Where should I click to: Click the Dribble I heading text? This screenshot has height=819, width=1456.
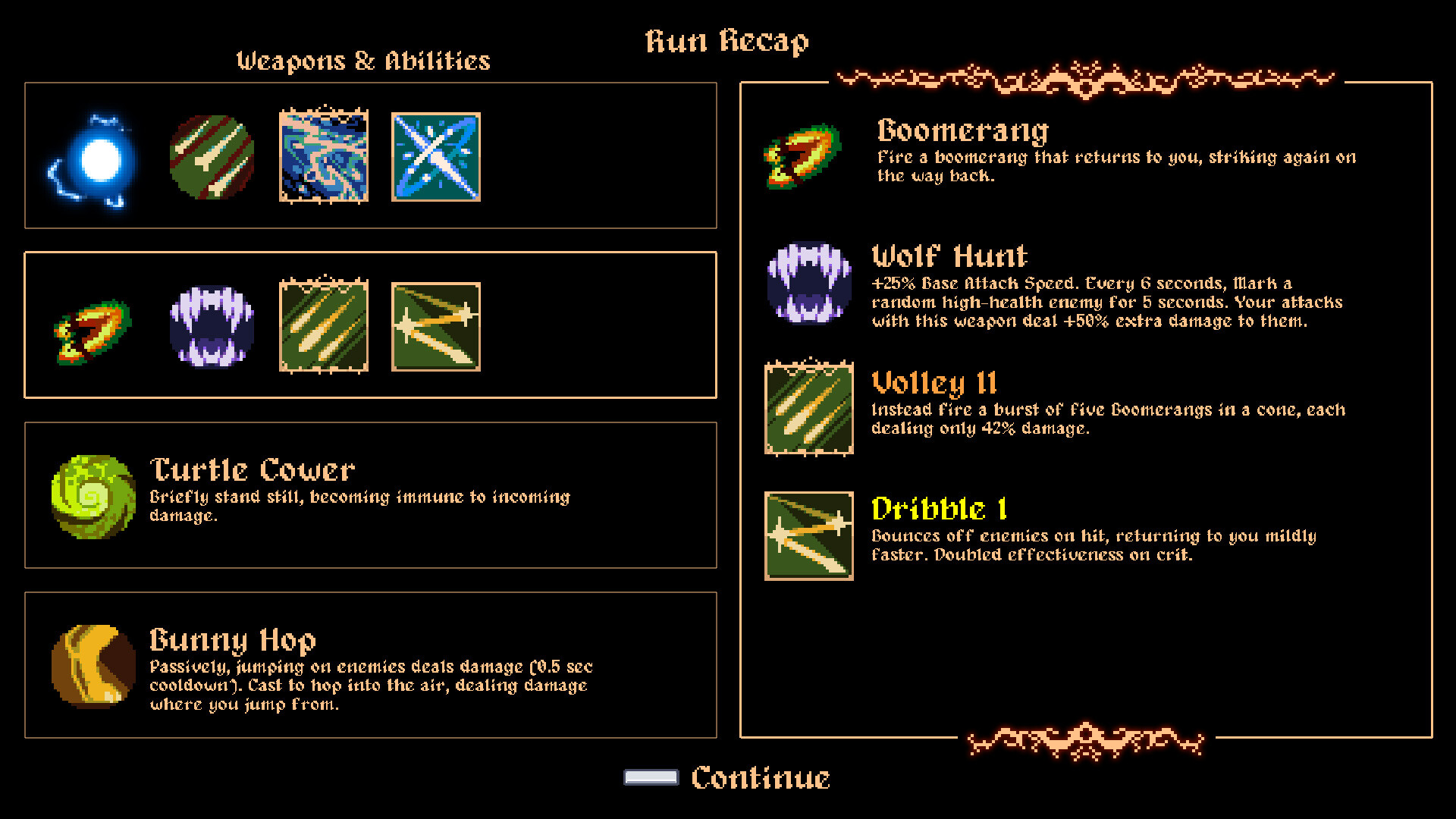(x=940, y=508)
